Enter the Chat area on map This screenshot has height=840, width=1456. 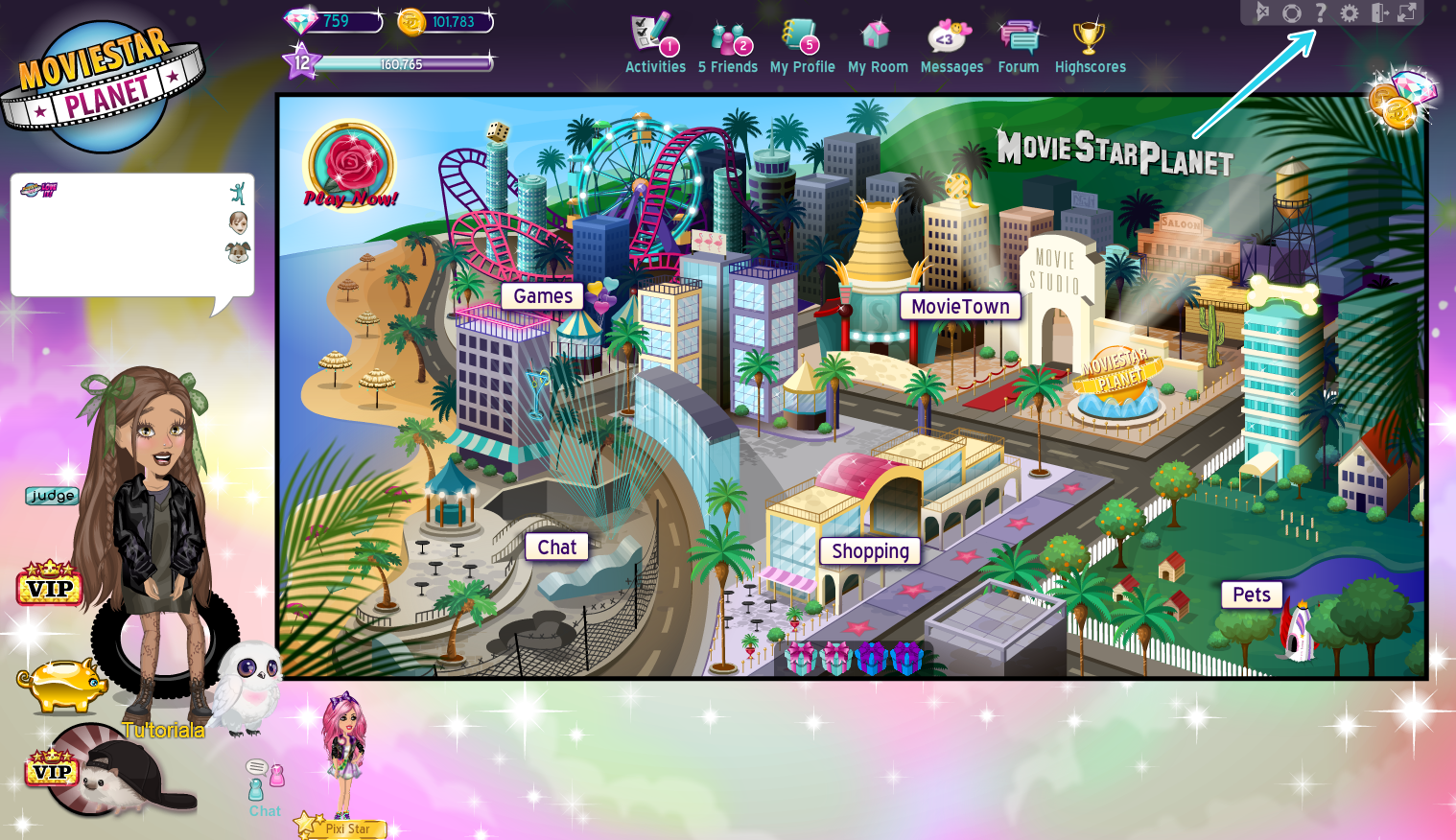(x=556, y=548)
